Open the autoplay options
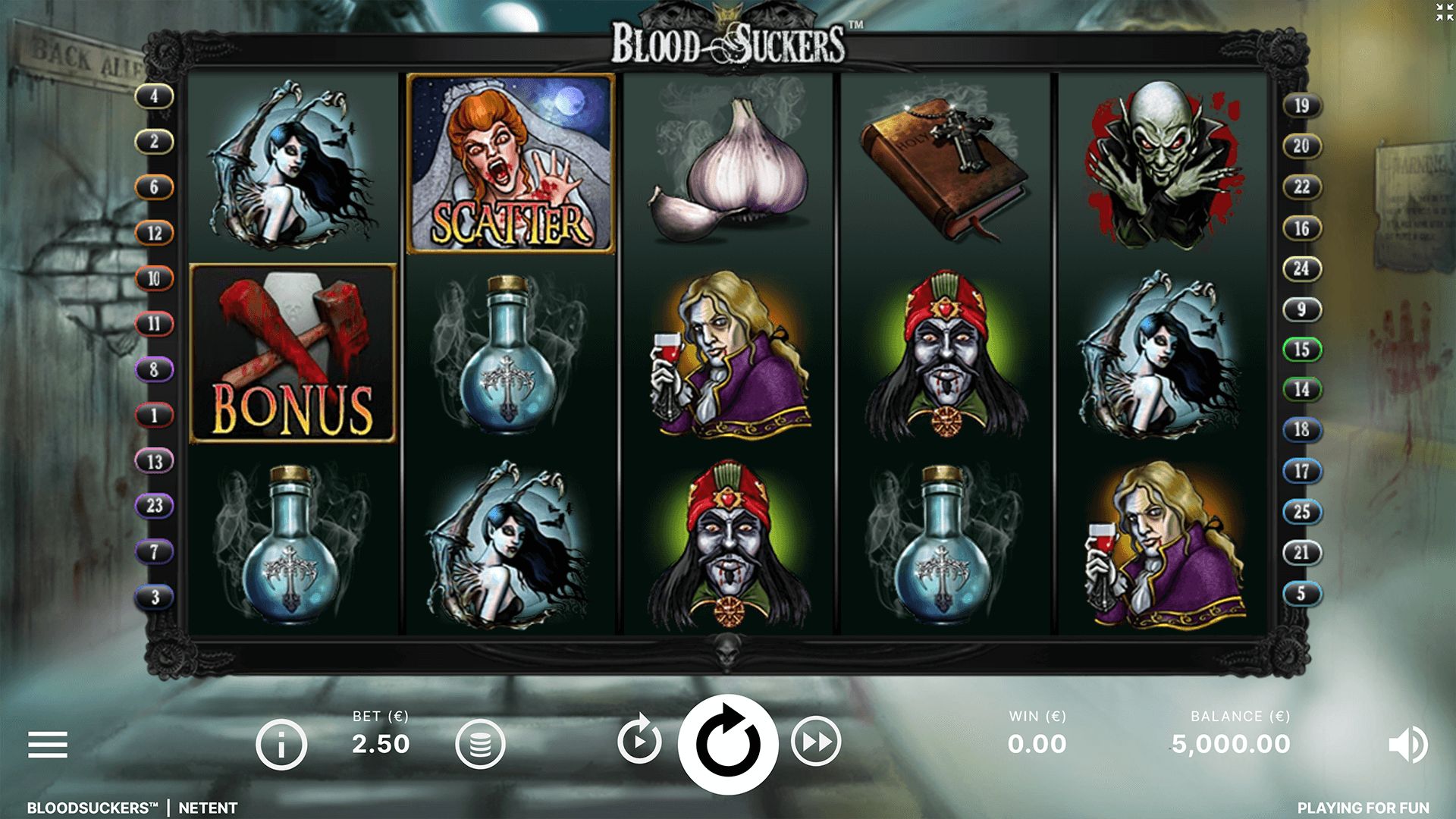The height and width of the screenshot is (819, 1456). pos(639,742)
